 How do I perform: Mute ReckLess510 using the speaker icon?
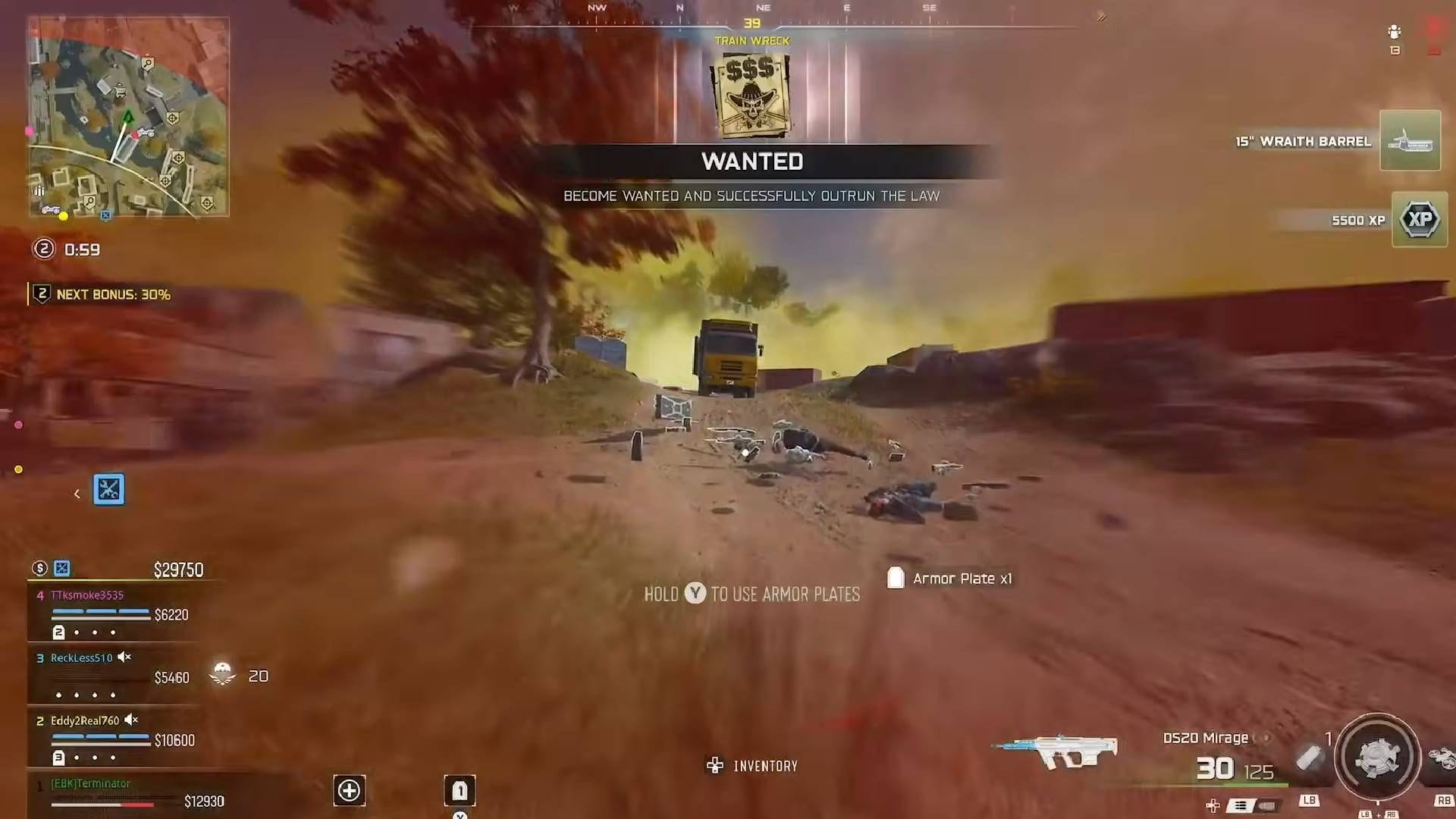(x=125, y=656)
